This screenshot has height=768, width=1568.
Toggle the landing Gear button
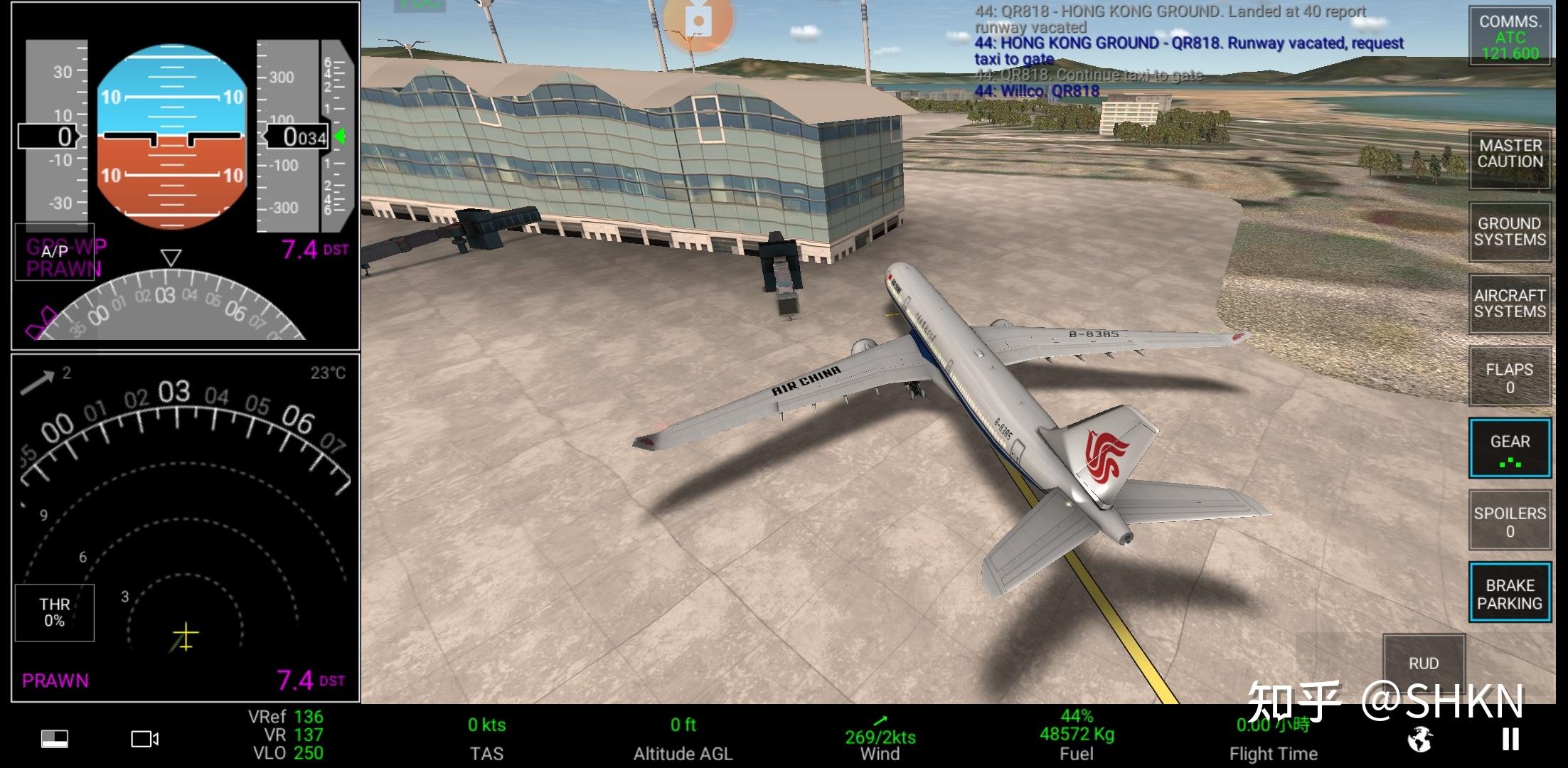[1510, 449]
